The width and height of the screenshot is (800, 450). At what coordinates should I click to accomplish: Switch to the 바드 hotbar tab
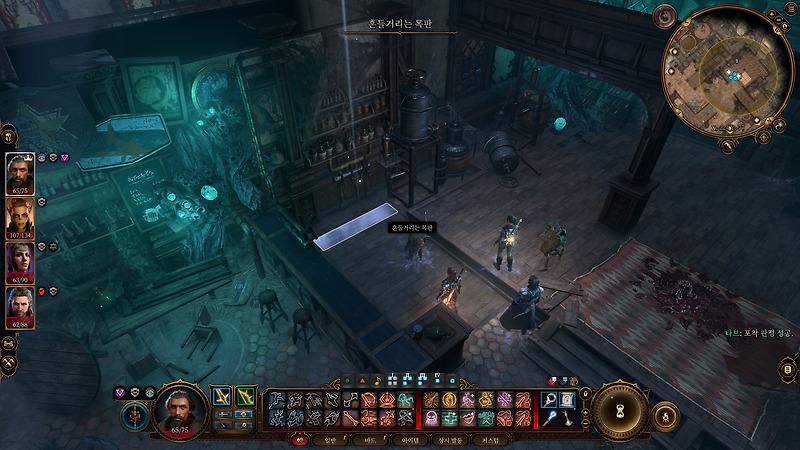(x=368, y=439)
